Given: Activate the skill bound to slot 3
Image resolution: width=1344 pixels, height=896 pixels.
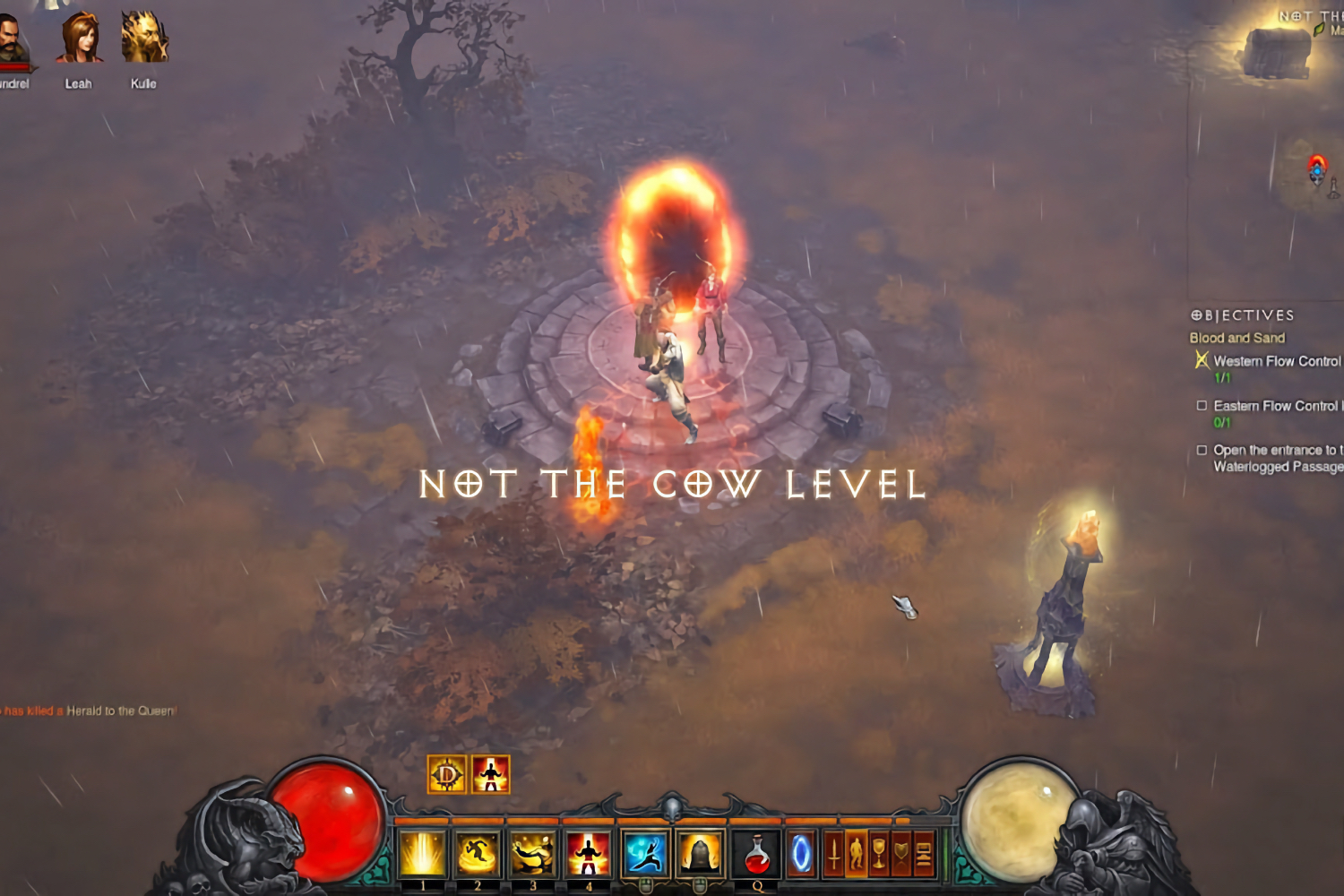Looking at the screenshot, I should (535, 853).
